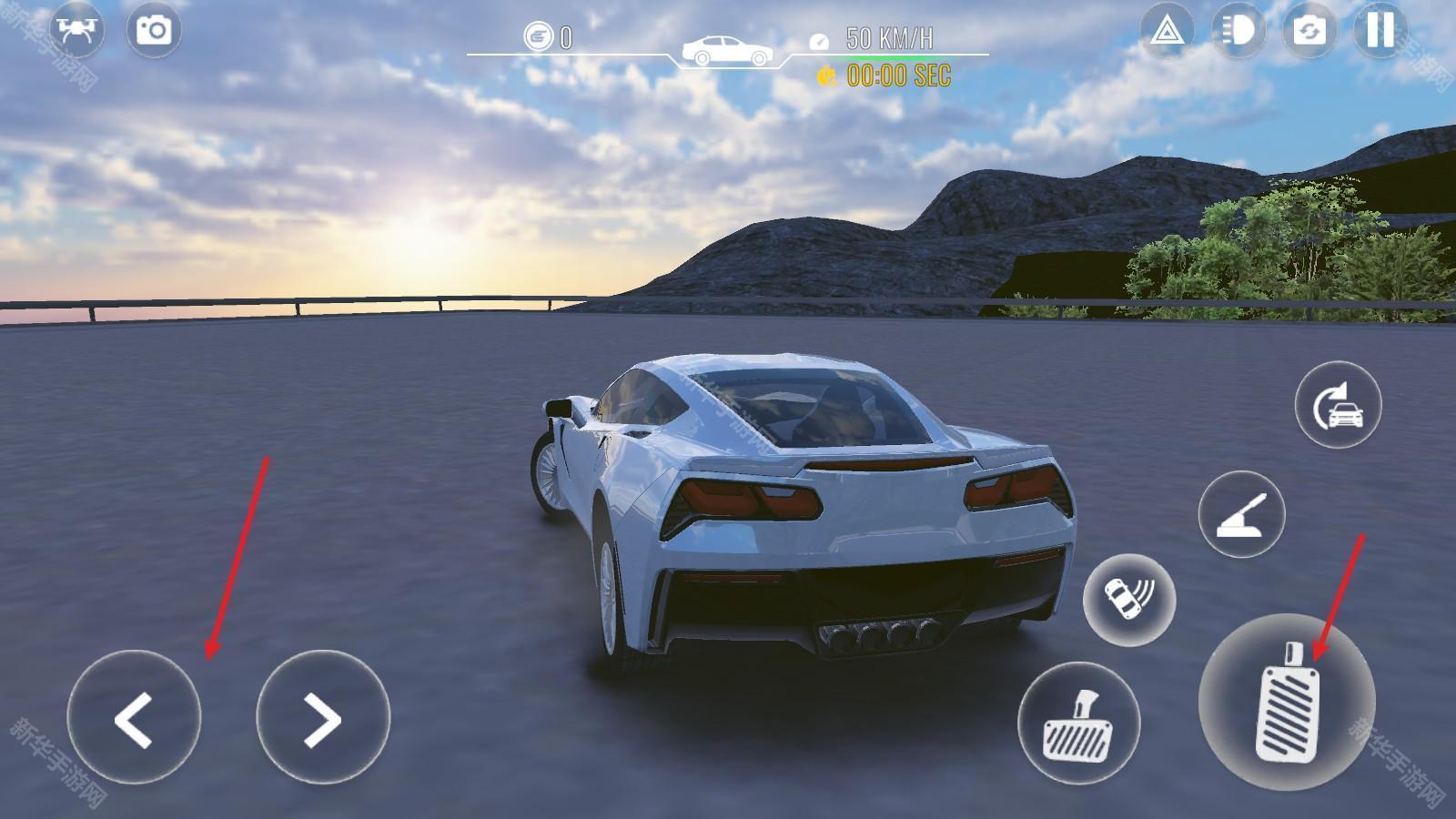Toggle the hazard warning lights

(x=1167, y=32)
